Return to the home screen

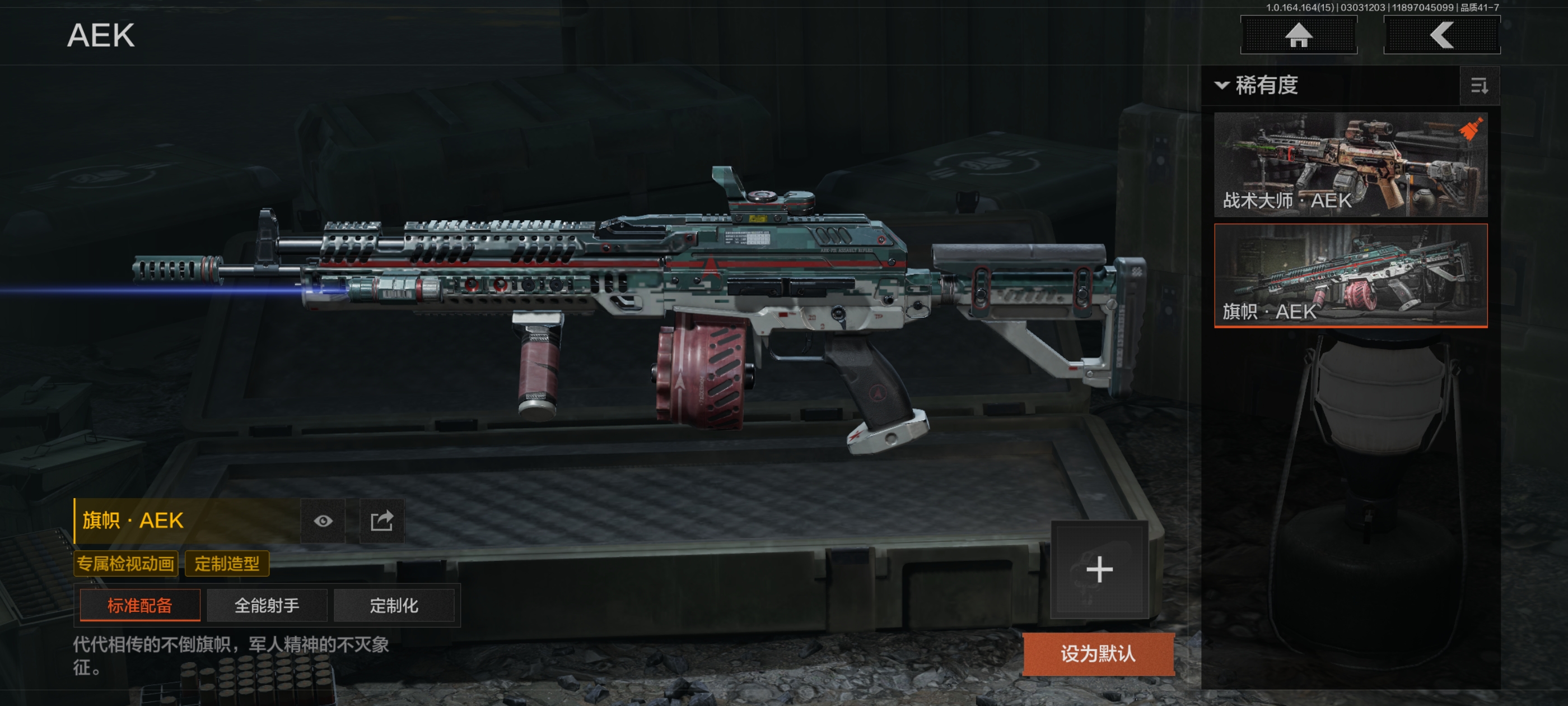pyautogui.click(x=1298, y=35)
